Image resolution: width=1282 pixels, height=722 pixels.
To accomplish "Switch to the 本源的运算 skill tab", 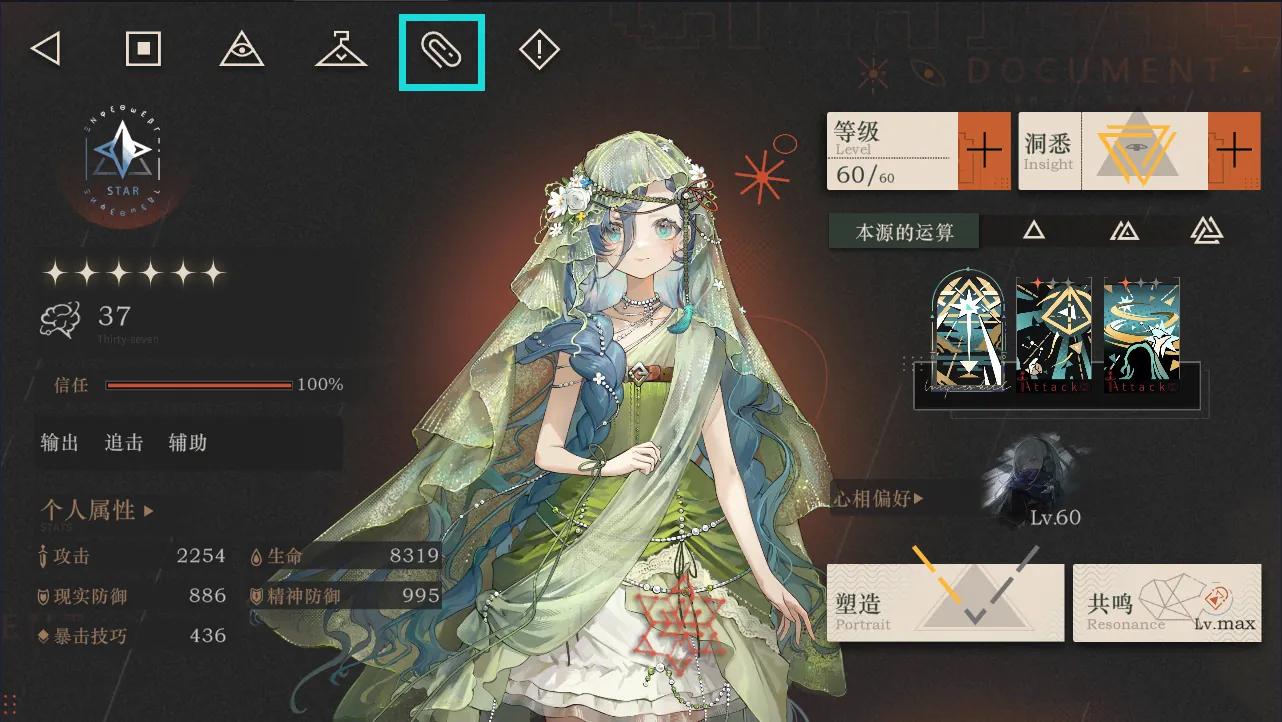I will [x=903, y=229].
